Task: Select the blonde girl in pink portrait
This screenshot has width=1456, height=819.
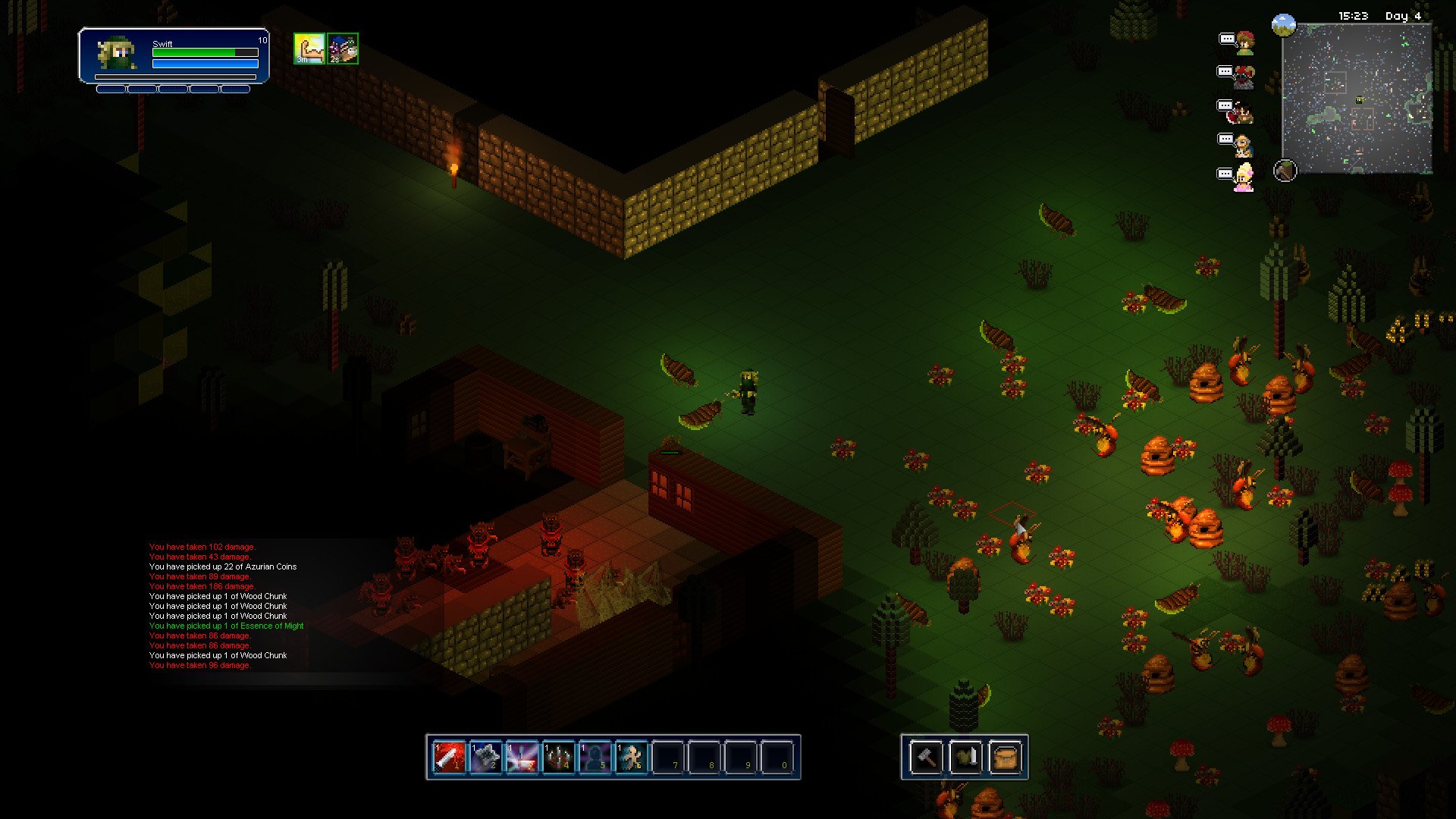Action: (x=1244, y=178)
